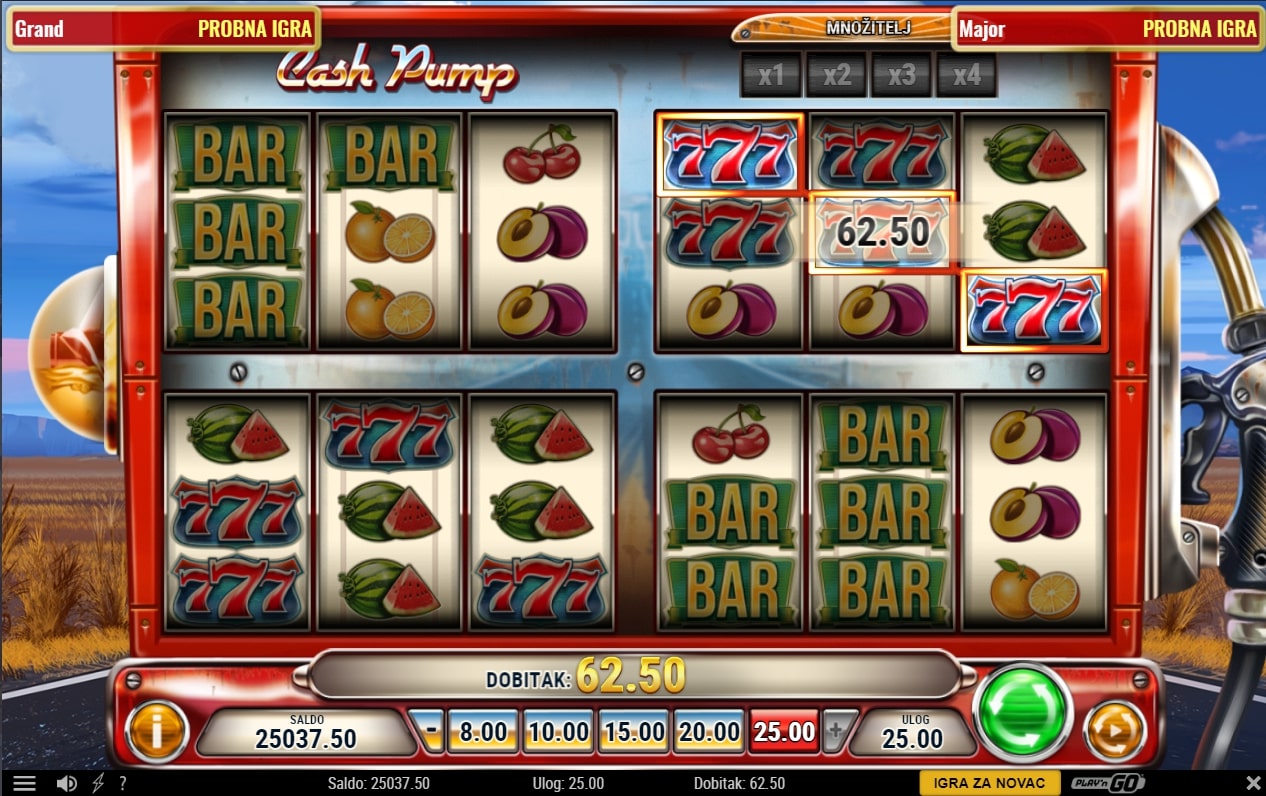Decrease the bet with the minus button
This screenshot has height=796, width=1266.
point(431,732)
